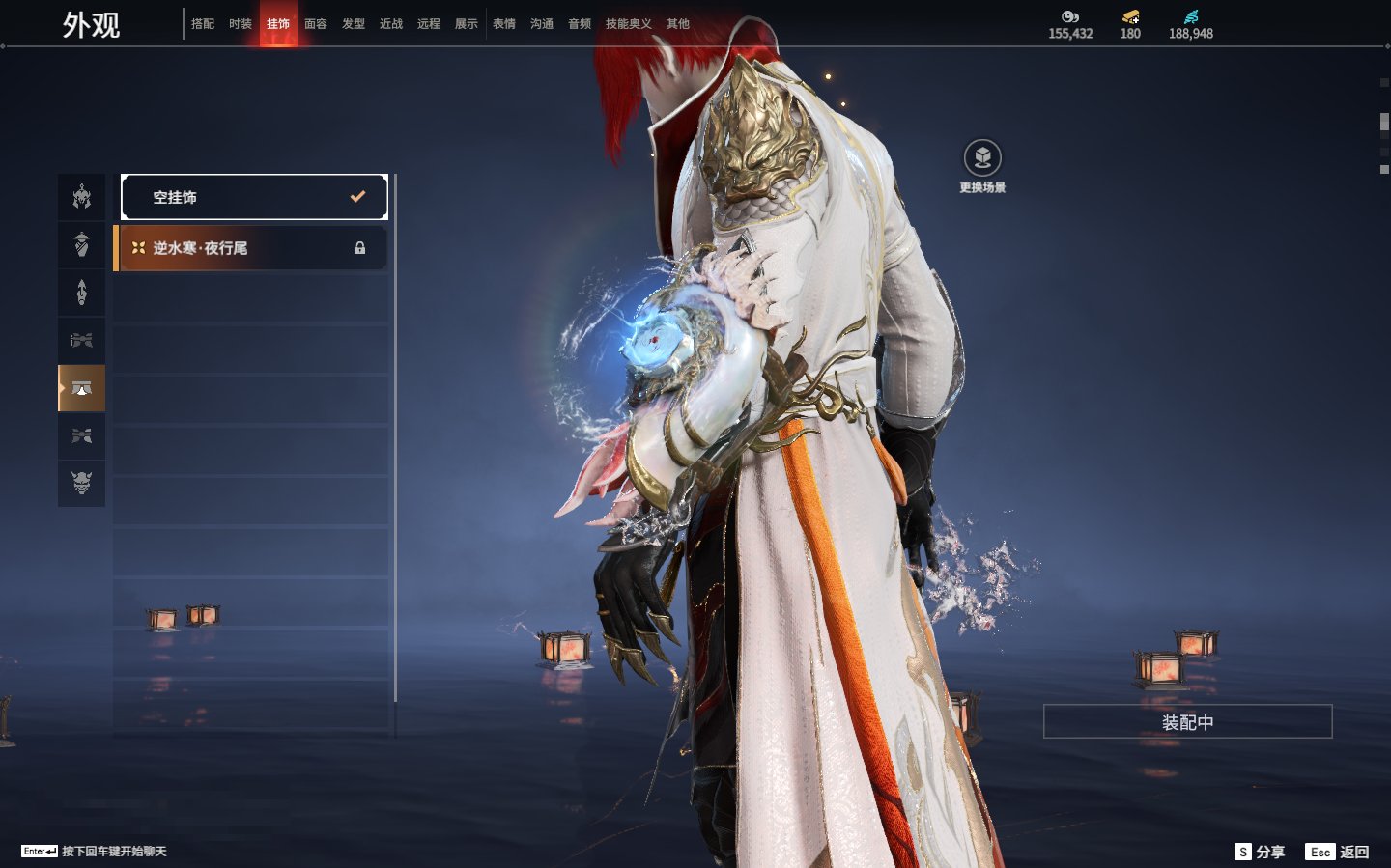
Task: Select the demon mask accessory category
Action: (82, 483)
